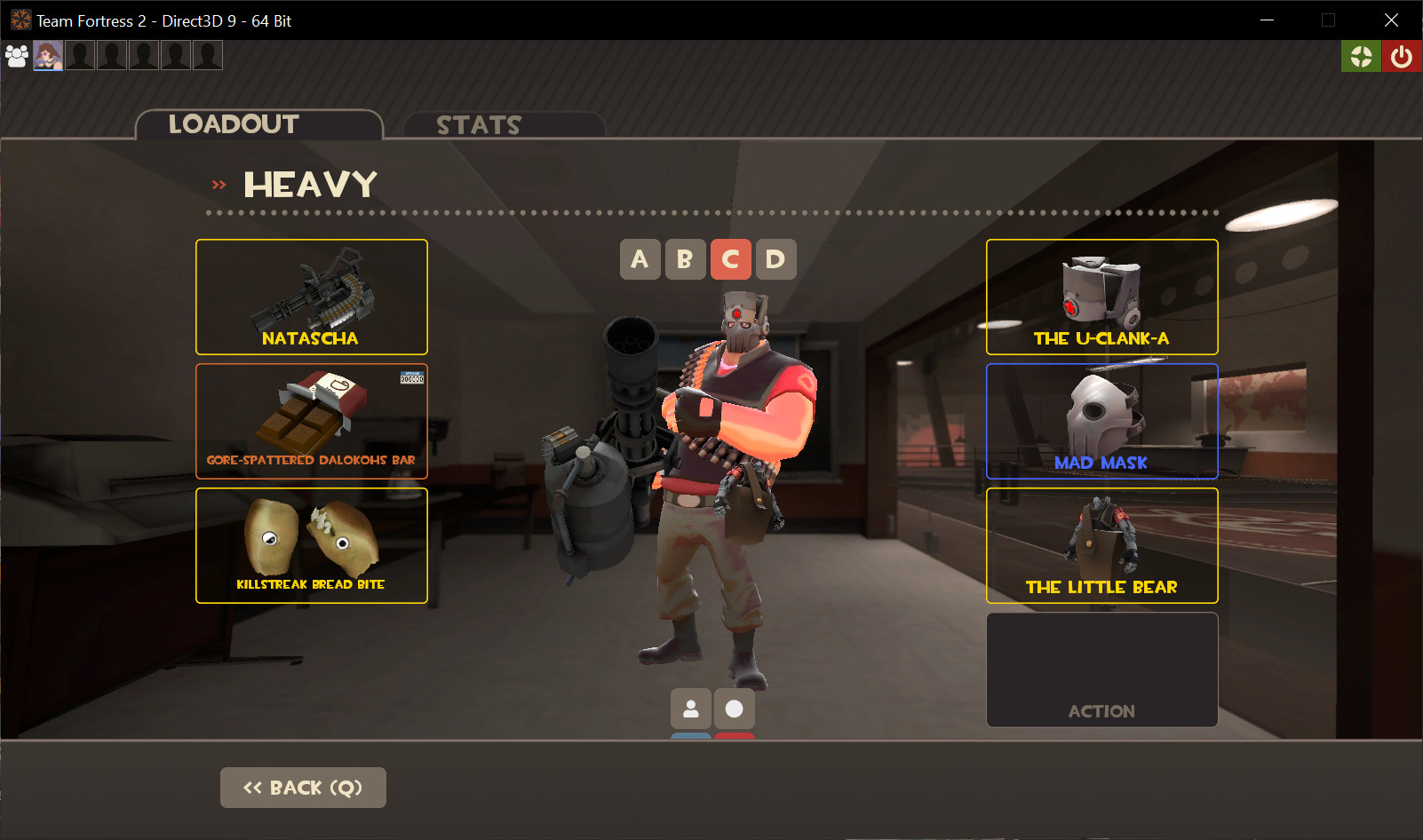
Task: Select loadout preset A
Action: pos(640,259)
